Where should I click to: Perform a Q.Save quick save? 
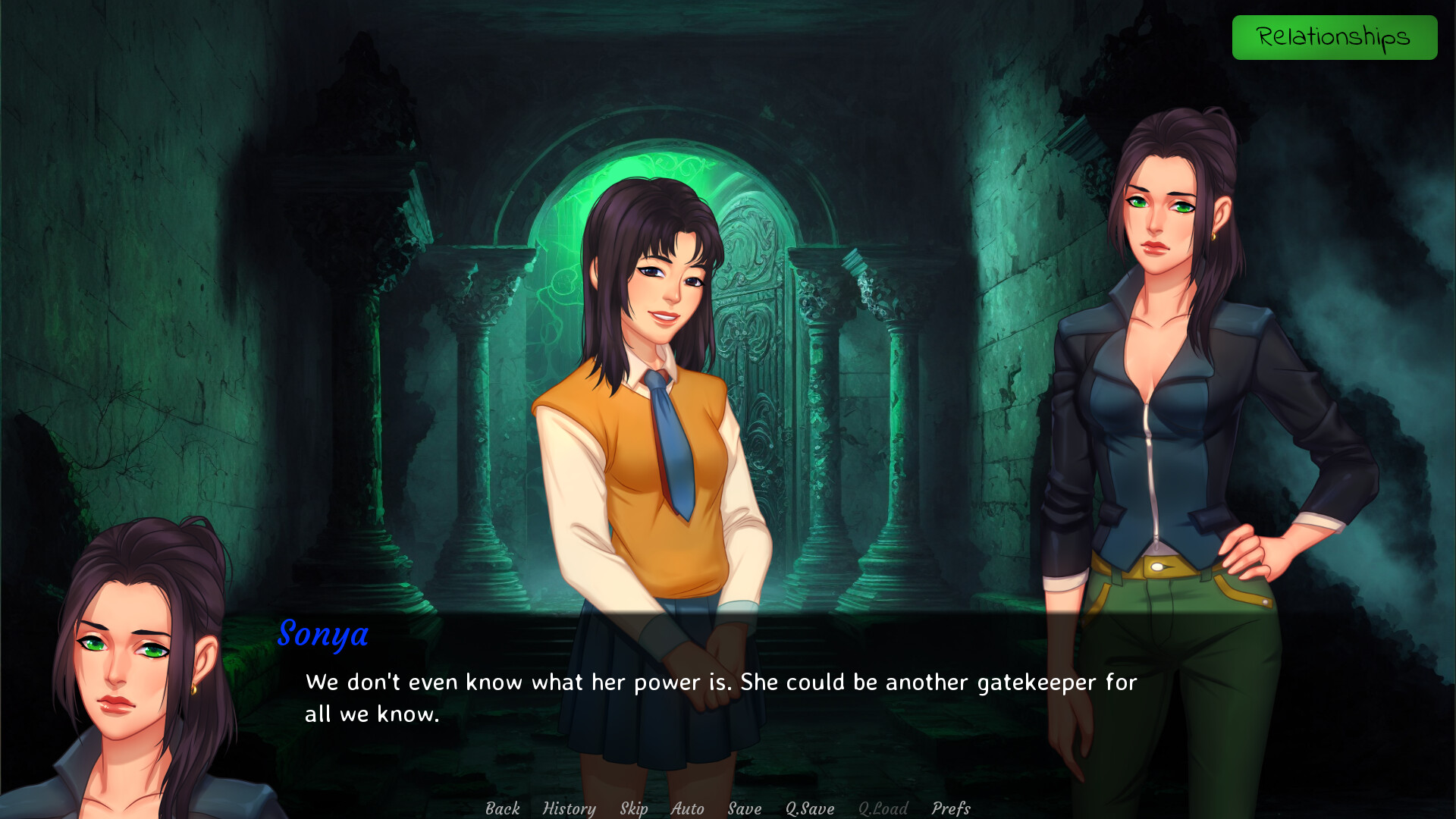808,808
